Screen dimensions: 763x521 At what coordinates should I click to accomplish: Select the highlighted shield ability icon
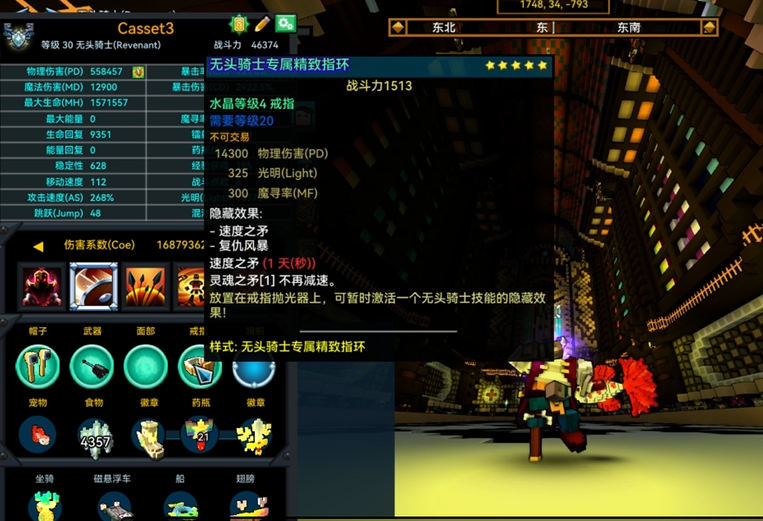94,287
